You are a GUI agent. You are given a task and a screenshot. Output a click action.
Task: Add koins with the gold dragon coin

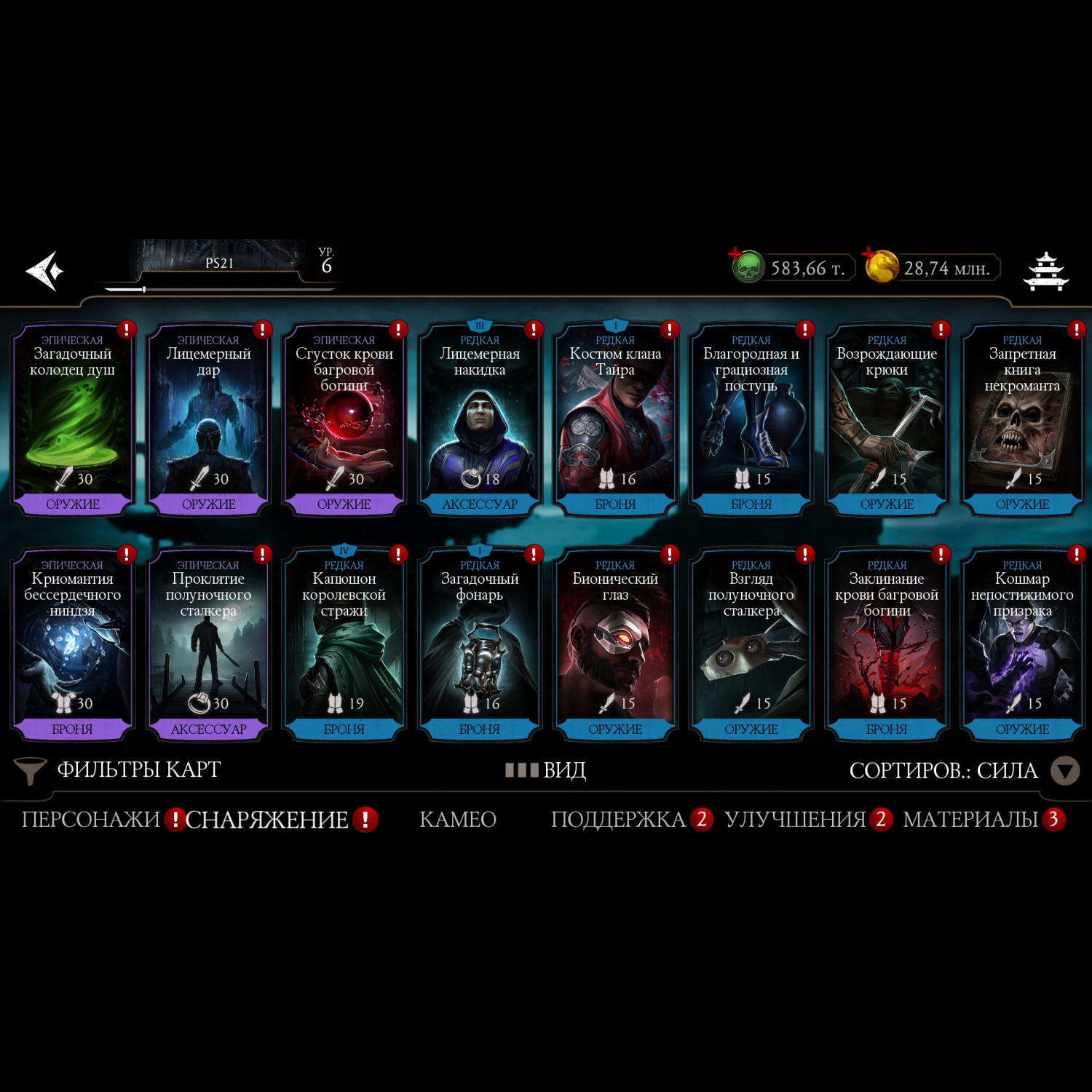(881, 266)
